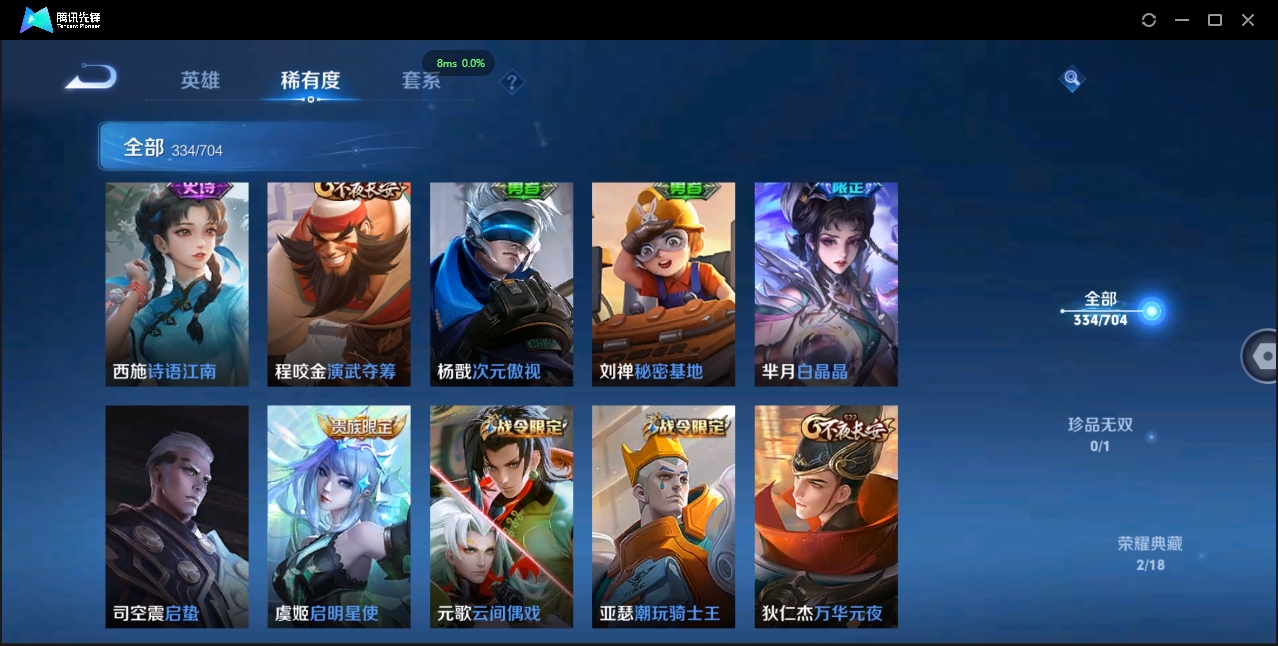
Task: Choose the 程咬金 演武夺筹 skin card
Action: (x=339, y=284)
